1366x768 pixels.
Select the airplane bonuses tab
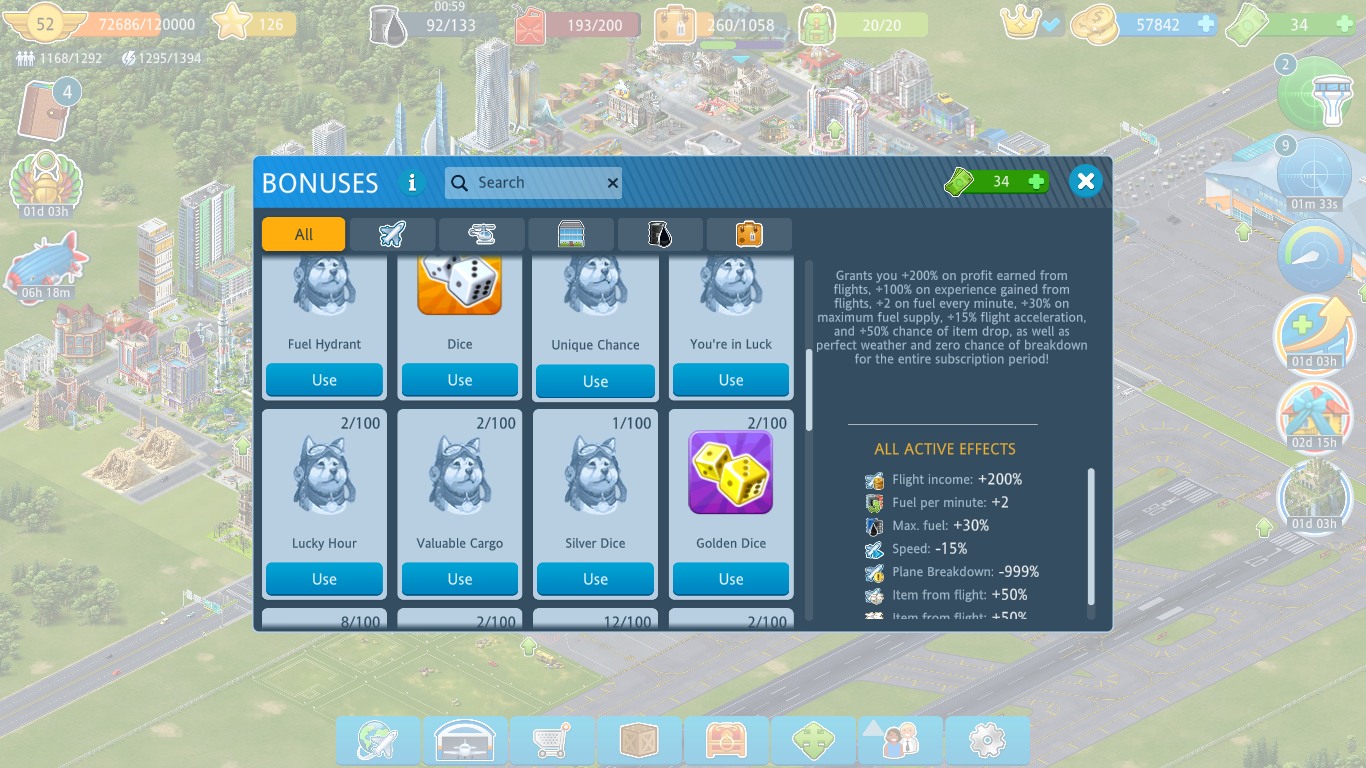click(392, 234)
